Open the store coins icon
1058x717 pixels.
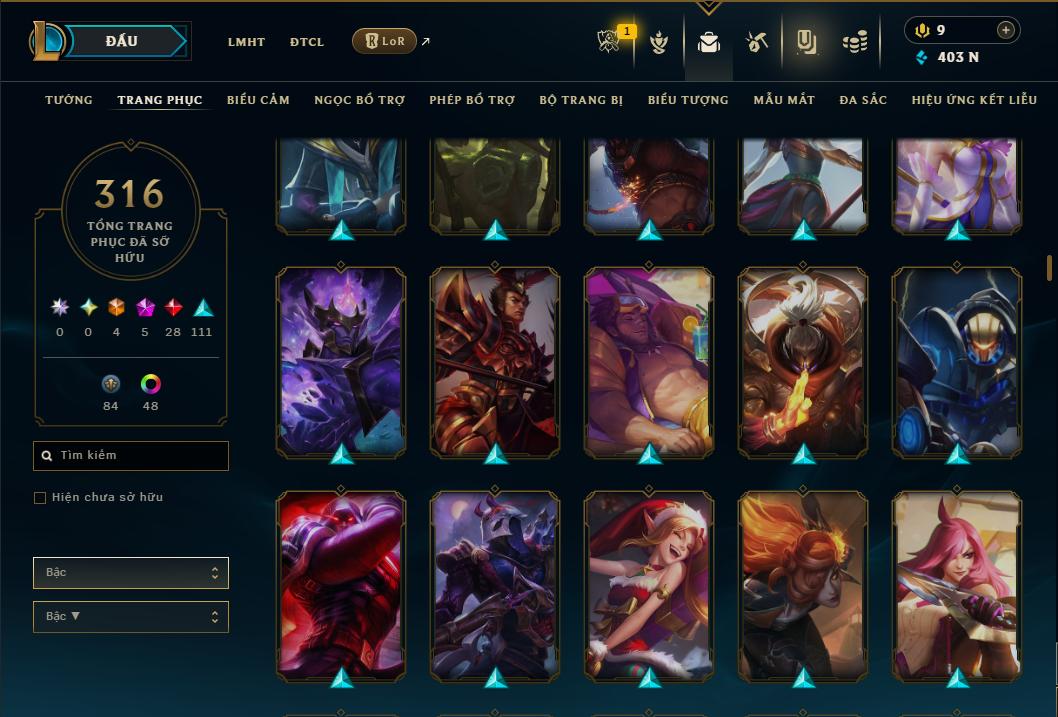point(854,42)
